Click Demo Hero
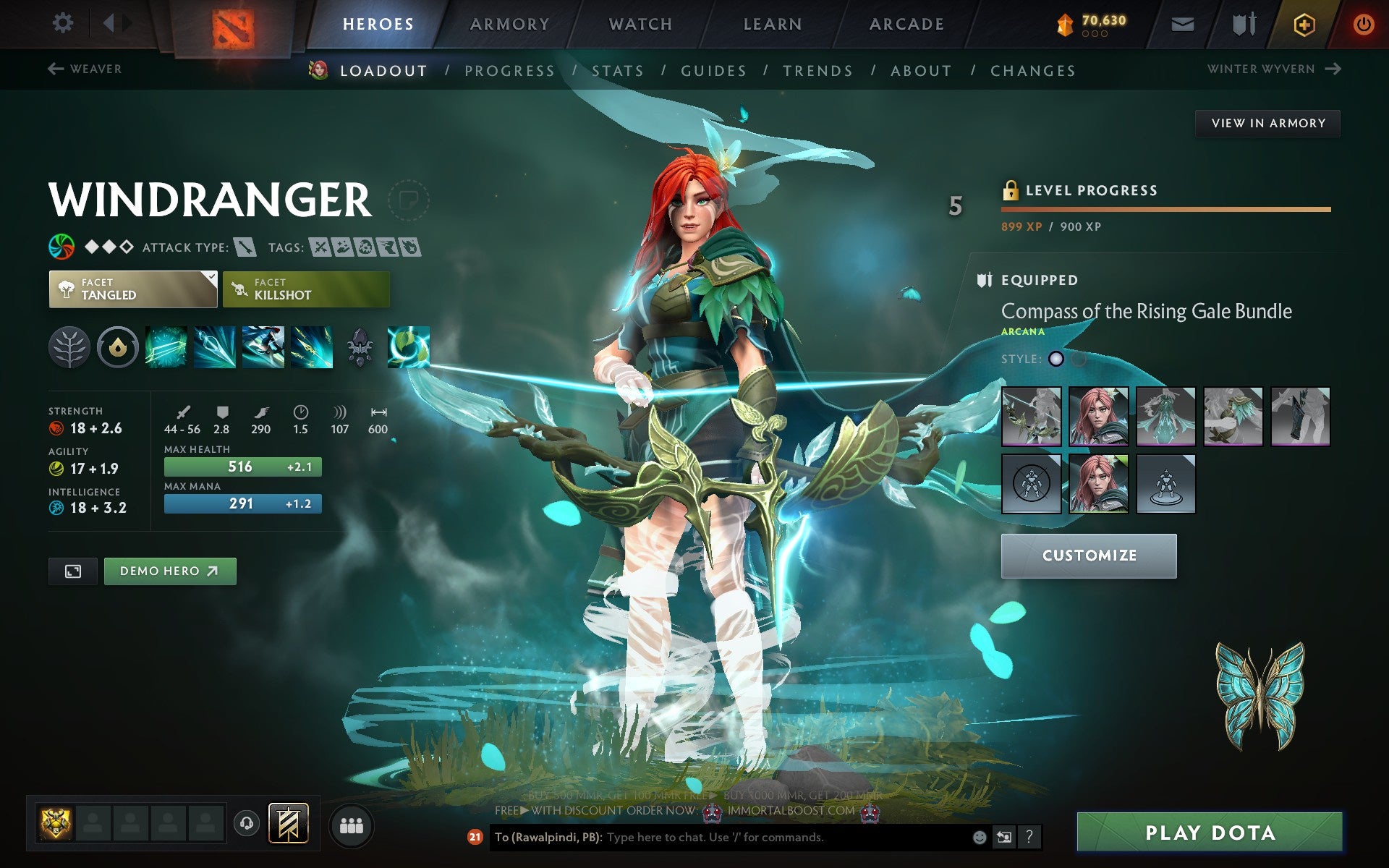 coord(169,571)
